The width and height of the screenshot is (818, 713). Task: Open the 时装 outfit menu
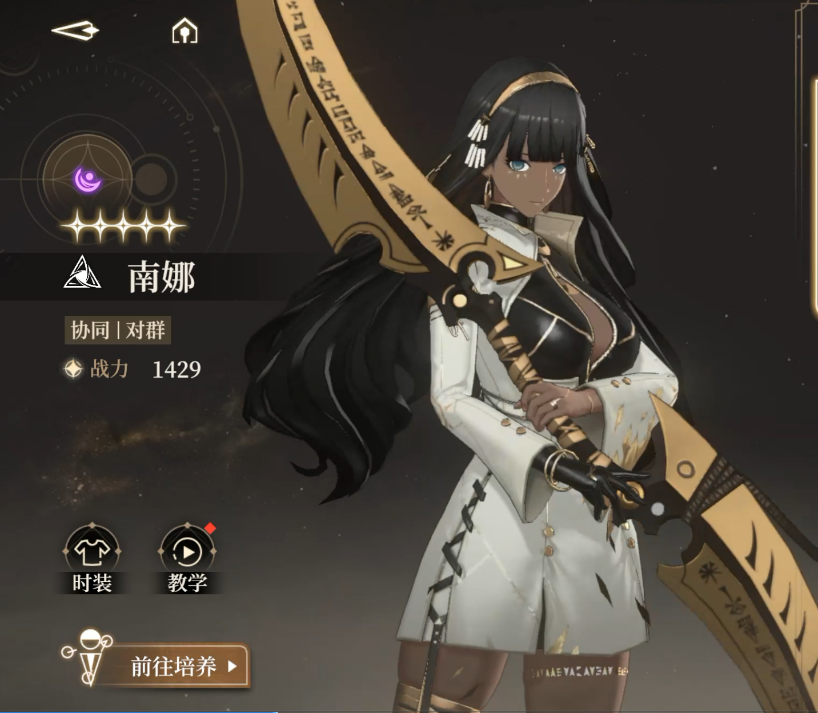[92, 553]
